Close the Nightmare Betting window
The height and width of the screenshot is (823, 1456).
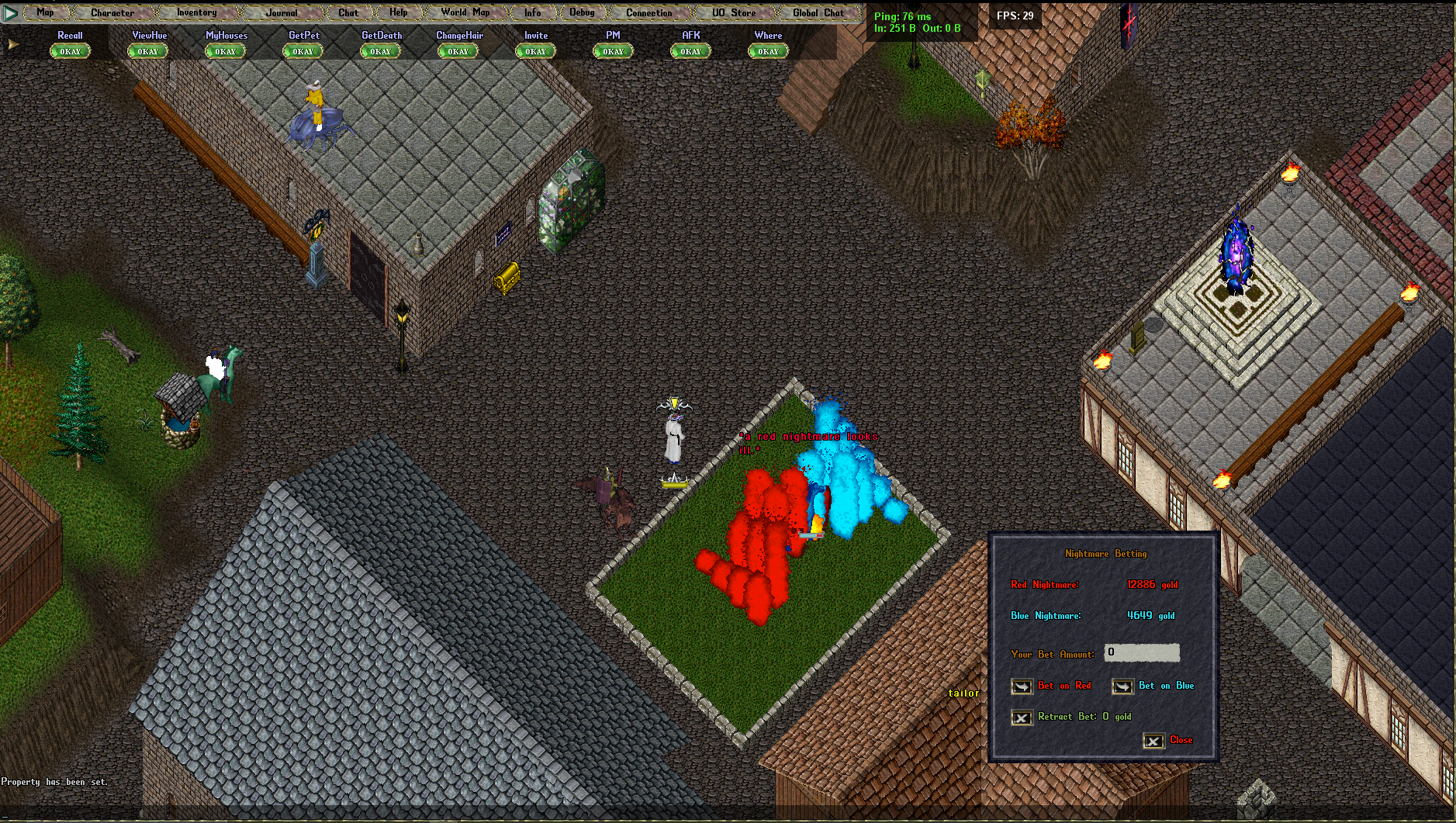point(1153,741)
